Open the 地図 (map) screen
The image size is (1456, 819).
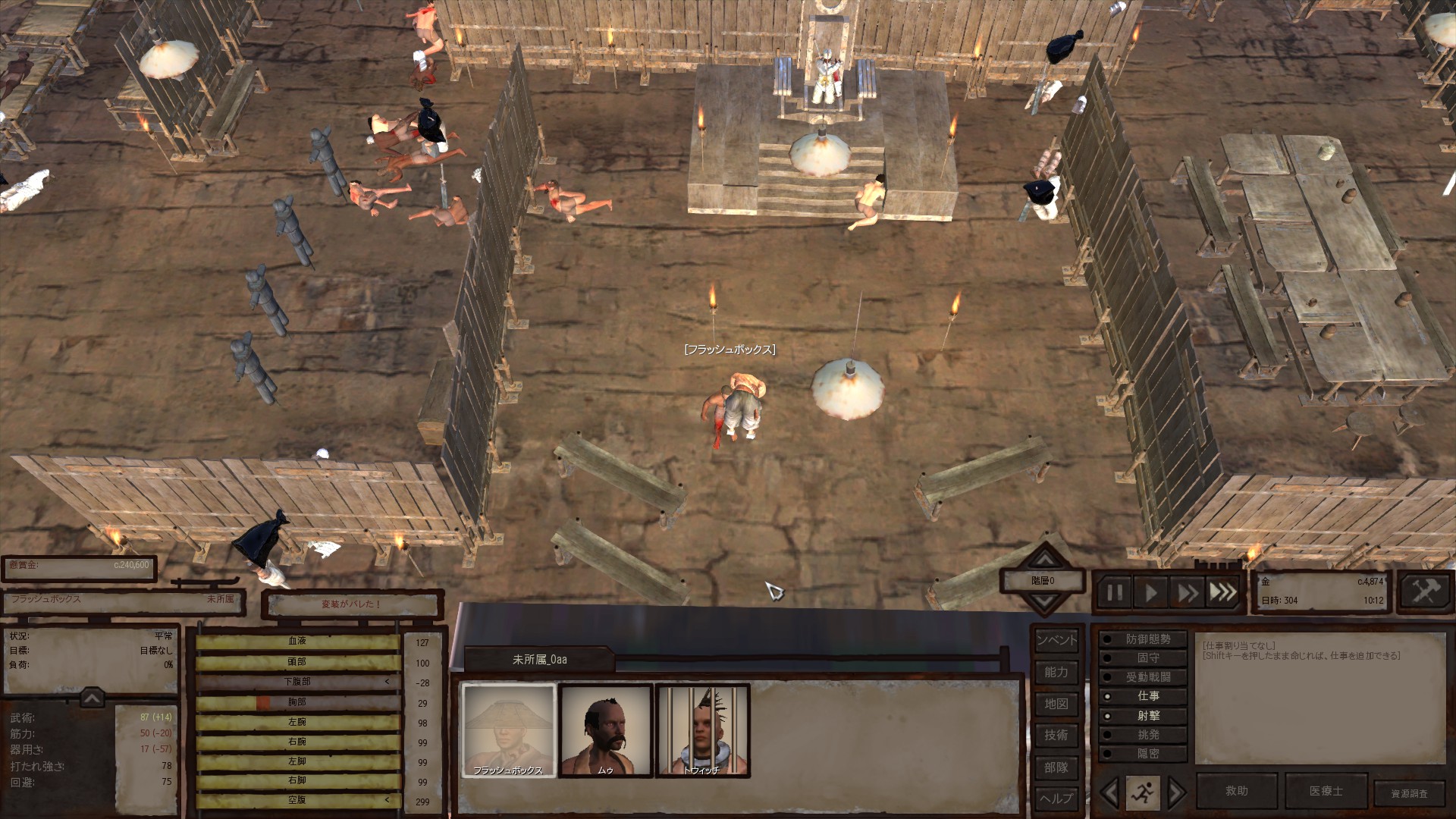tap(1056, 704)
